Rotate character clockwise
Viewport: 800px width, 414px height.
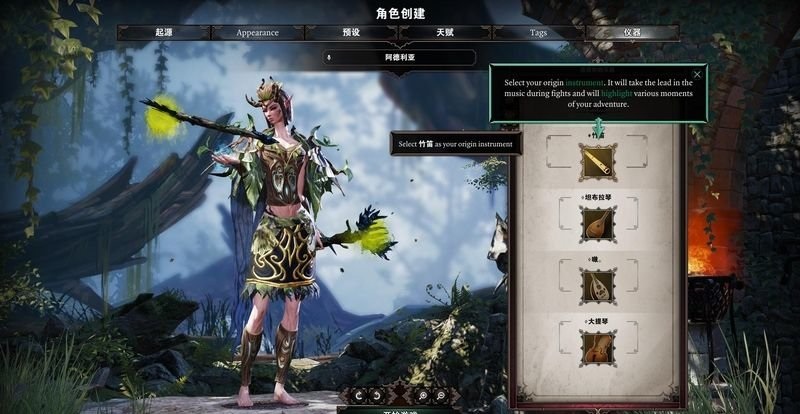(376, 395)
